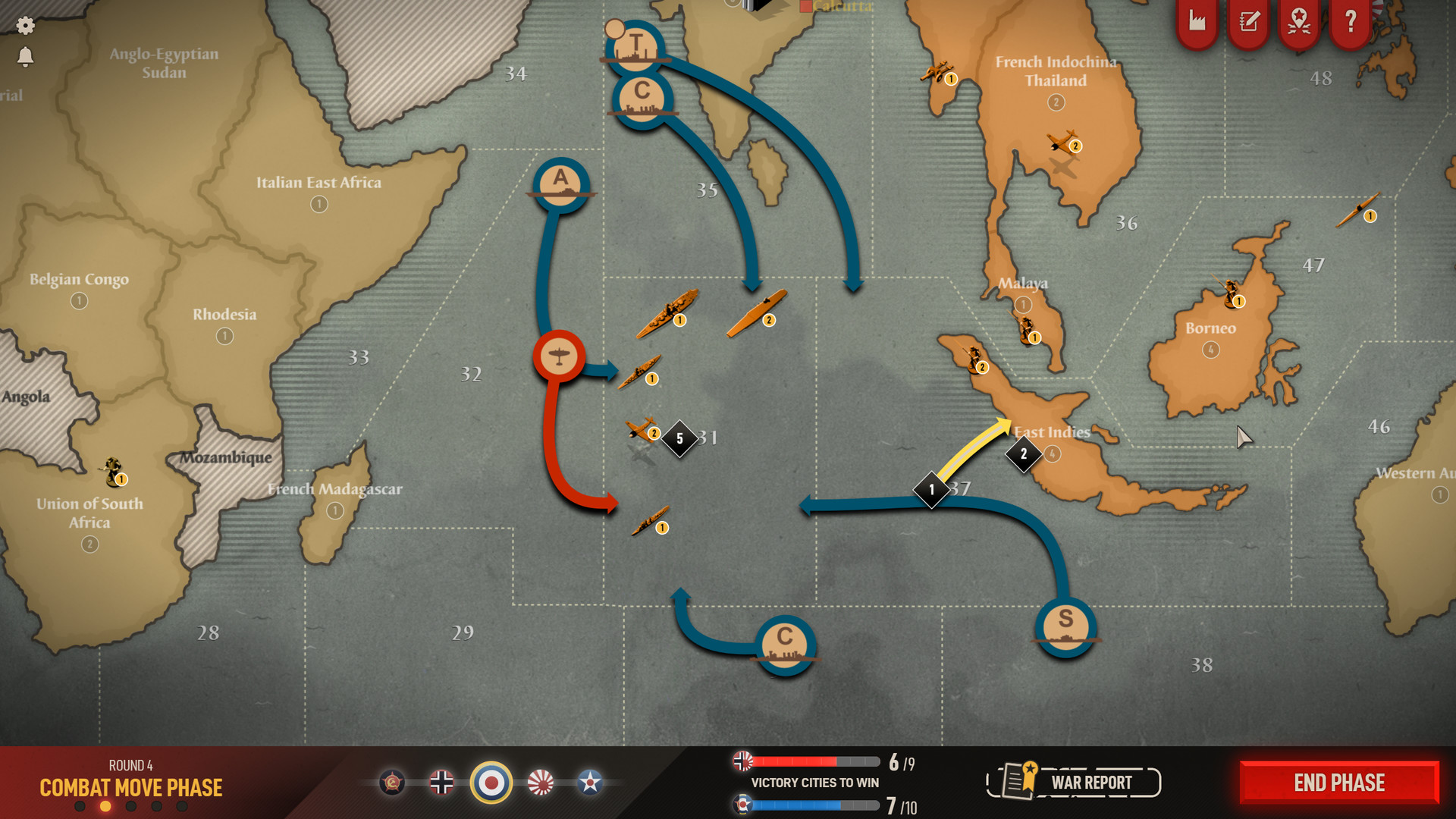Screen dimensions: 1456x819
Task: Check the notification bell
Action: click(x=25, y=57)
